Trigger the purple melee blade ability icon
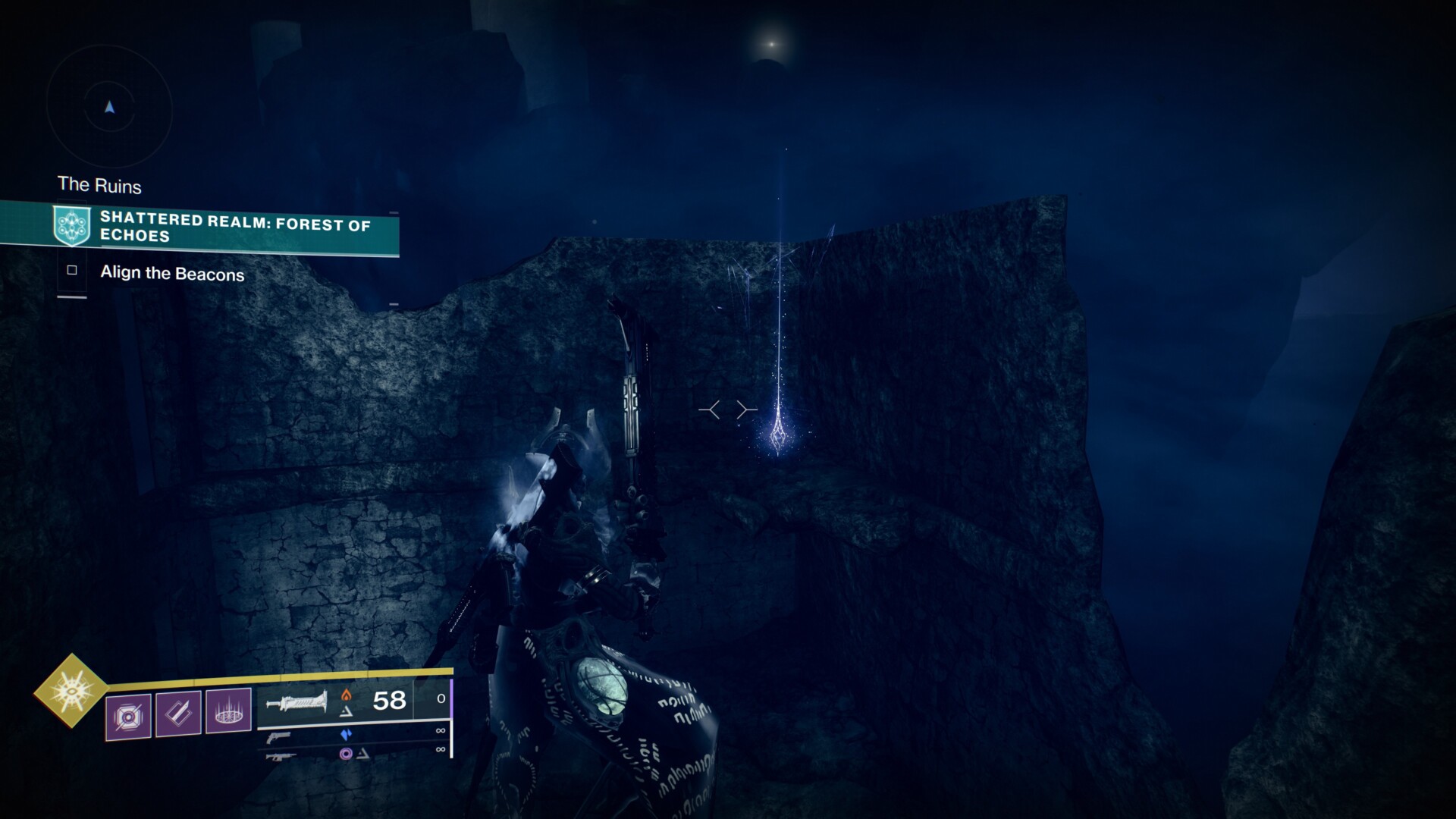 (178, 713)
